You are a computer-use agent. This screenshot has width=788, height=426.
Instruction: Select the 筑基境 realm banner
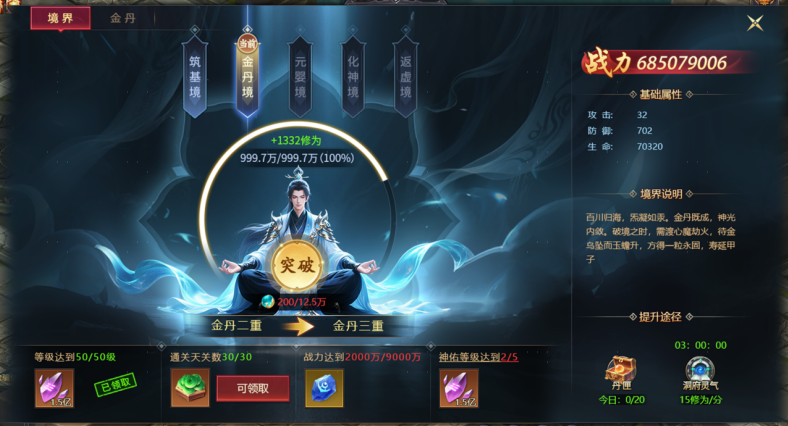click(194, 74)
